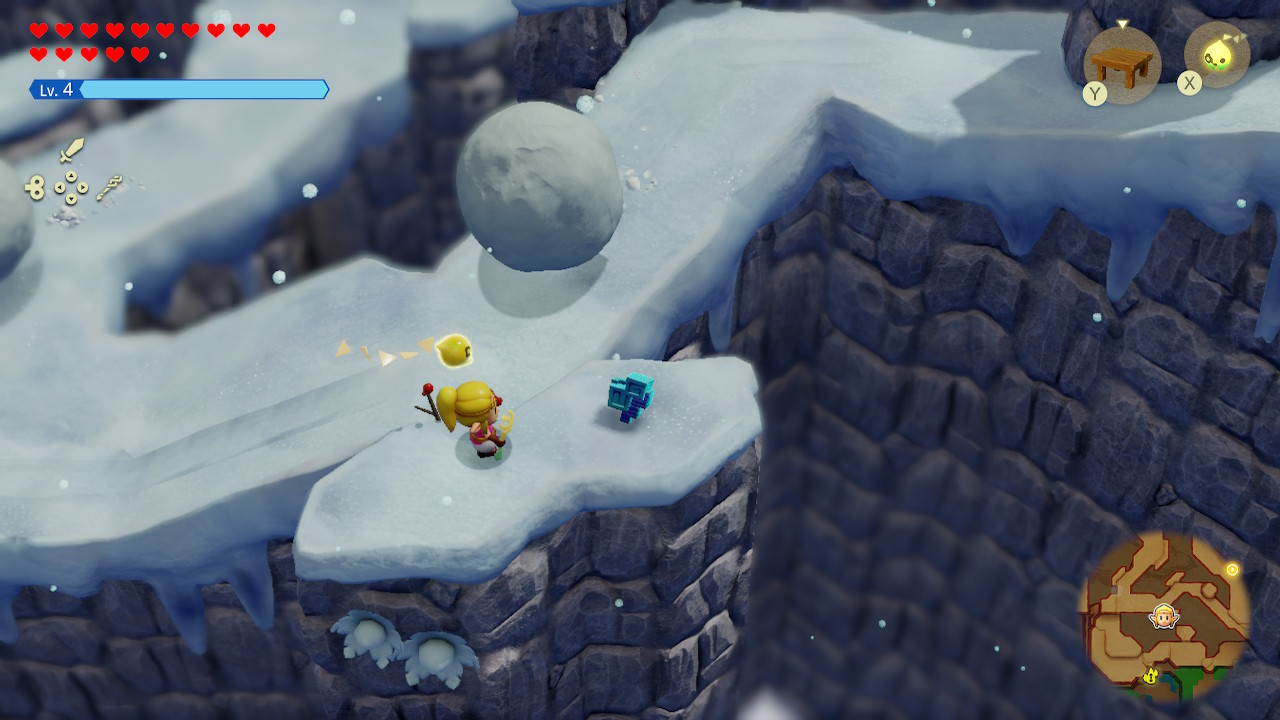Click Zelda's face marker on the minimap
Screen dimensions: 1280x720
(1163, 616)
